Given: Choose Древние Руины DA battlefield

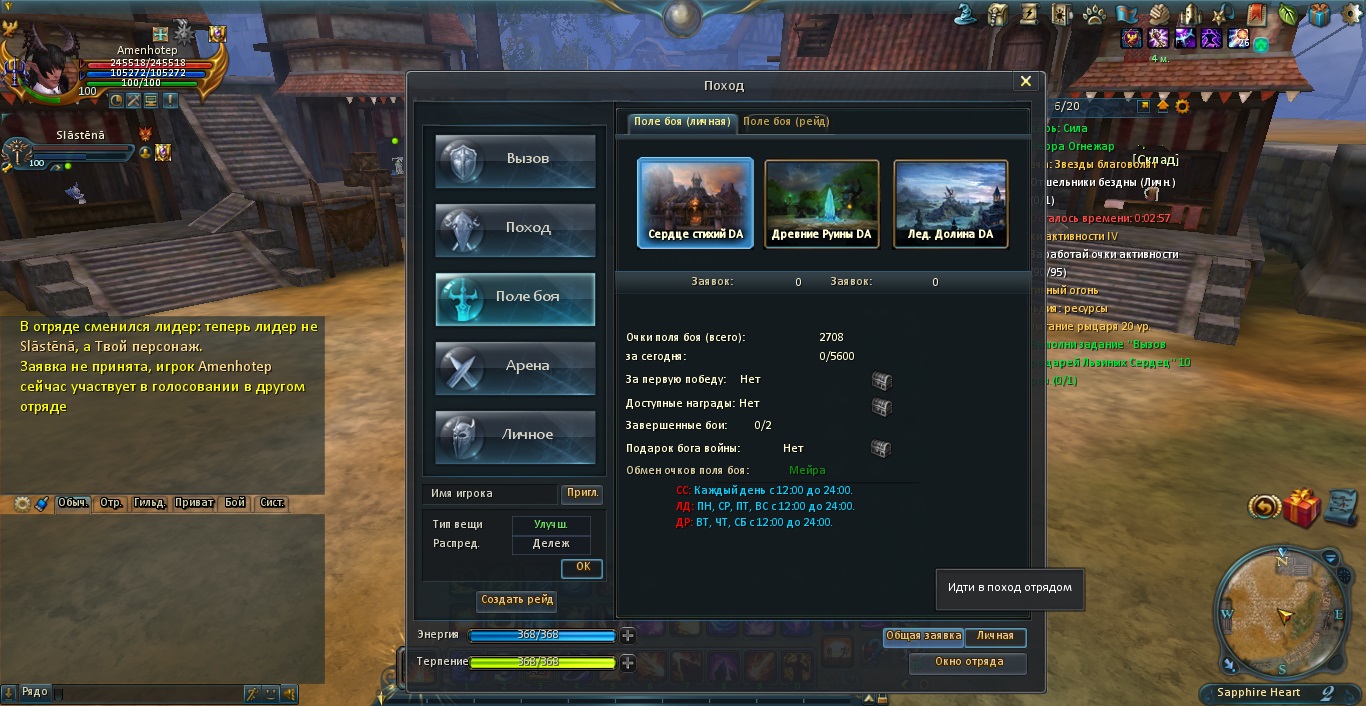Looking at the screenshot, I should point(822,203).
